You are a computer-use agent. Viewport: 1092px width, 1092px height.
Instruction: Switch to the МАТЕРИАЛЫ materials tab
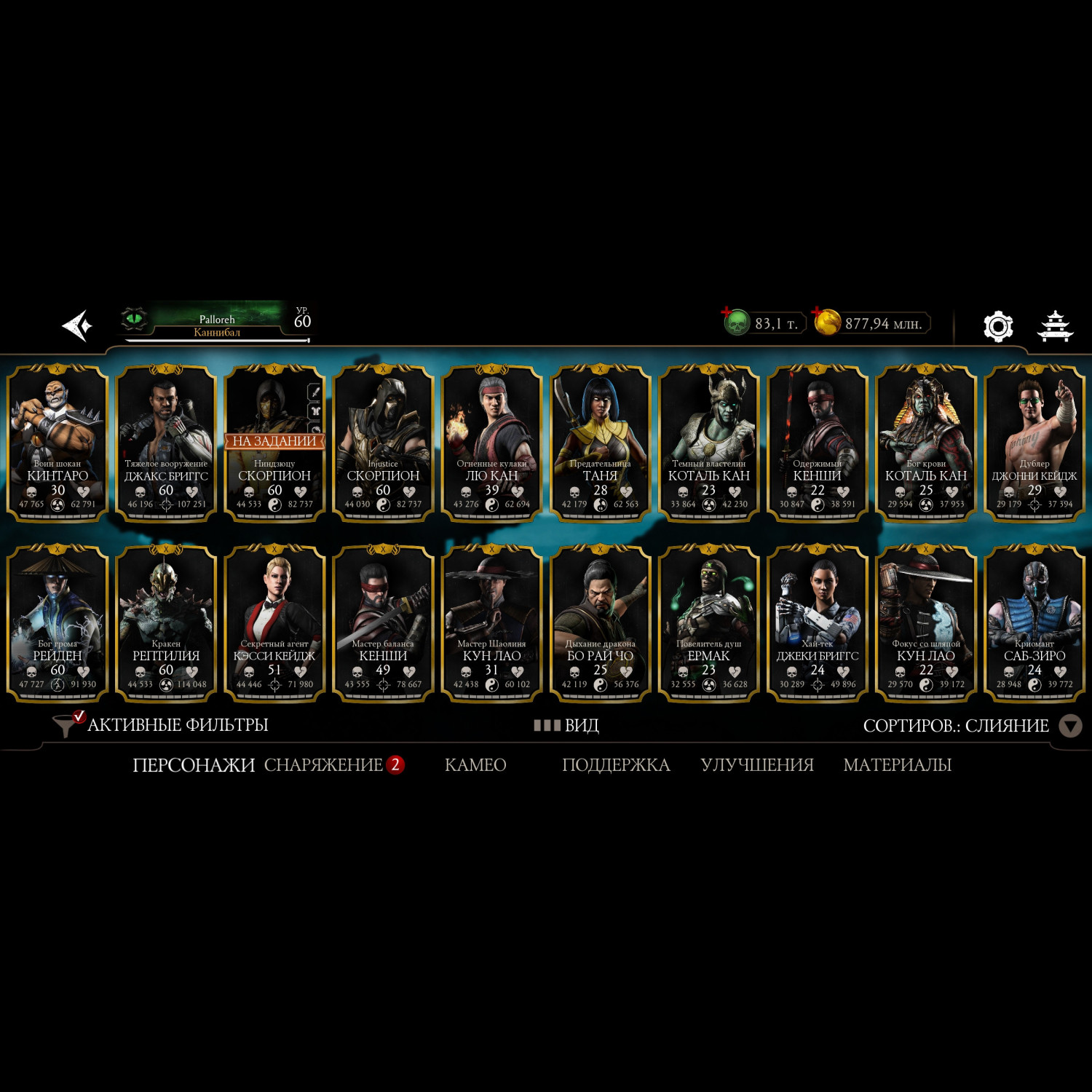(897, 764)
